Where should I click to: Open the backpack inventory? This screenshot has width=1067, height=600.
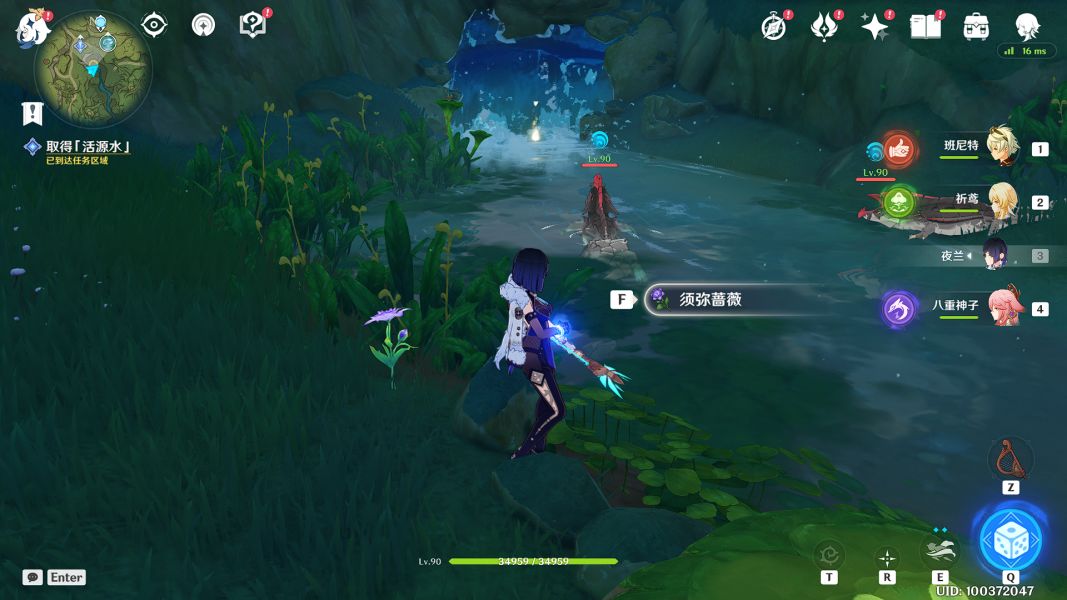(976, 27)
